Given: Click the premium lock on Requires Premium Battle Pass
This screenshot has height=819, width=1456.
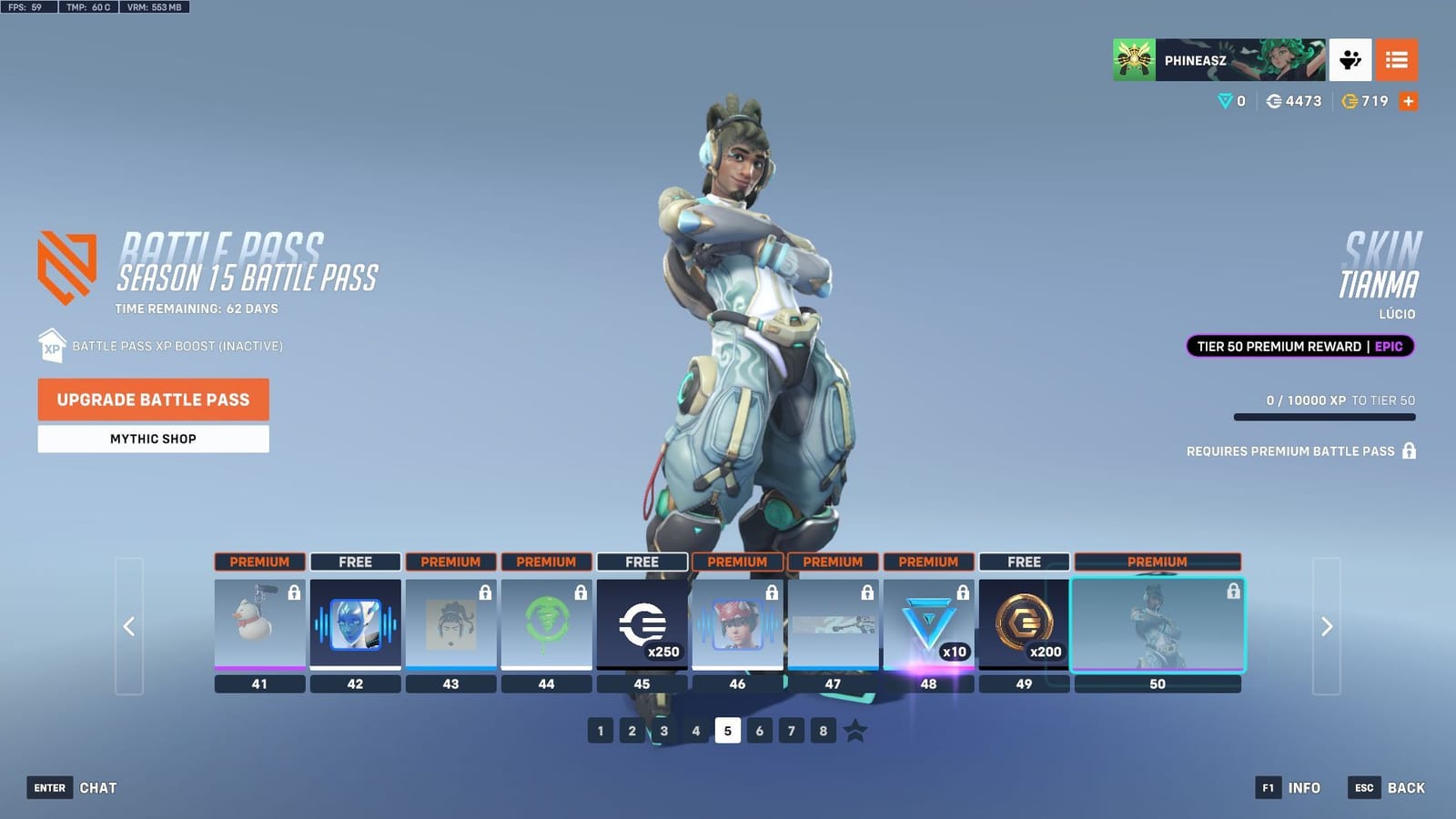Looking at the screenshot, I should 1409,450.
